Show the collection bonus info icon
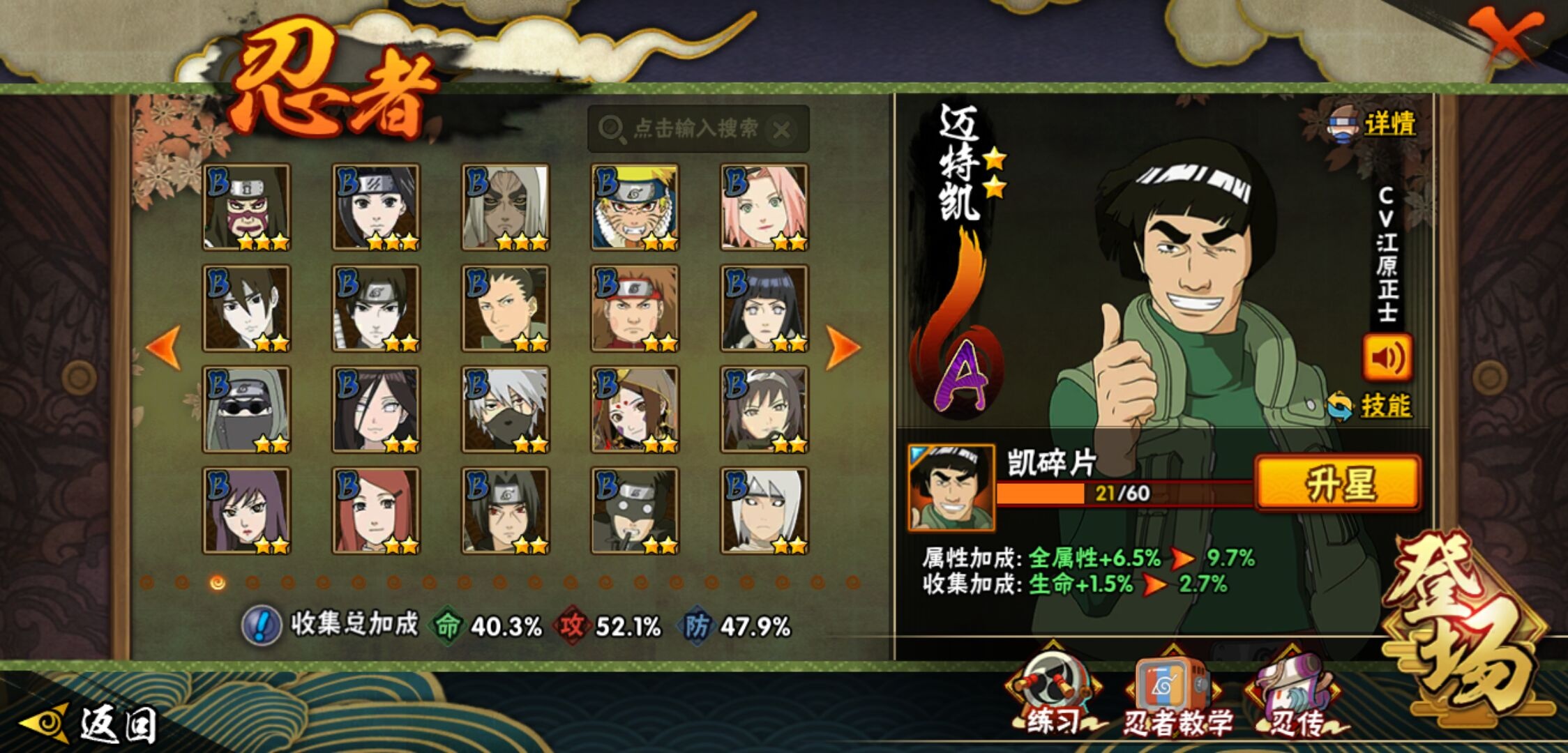The width and height of the screenshot is (1568, 753). tap(261, 625)
